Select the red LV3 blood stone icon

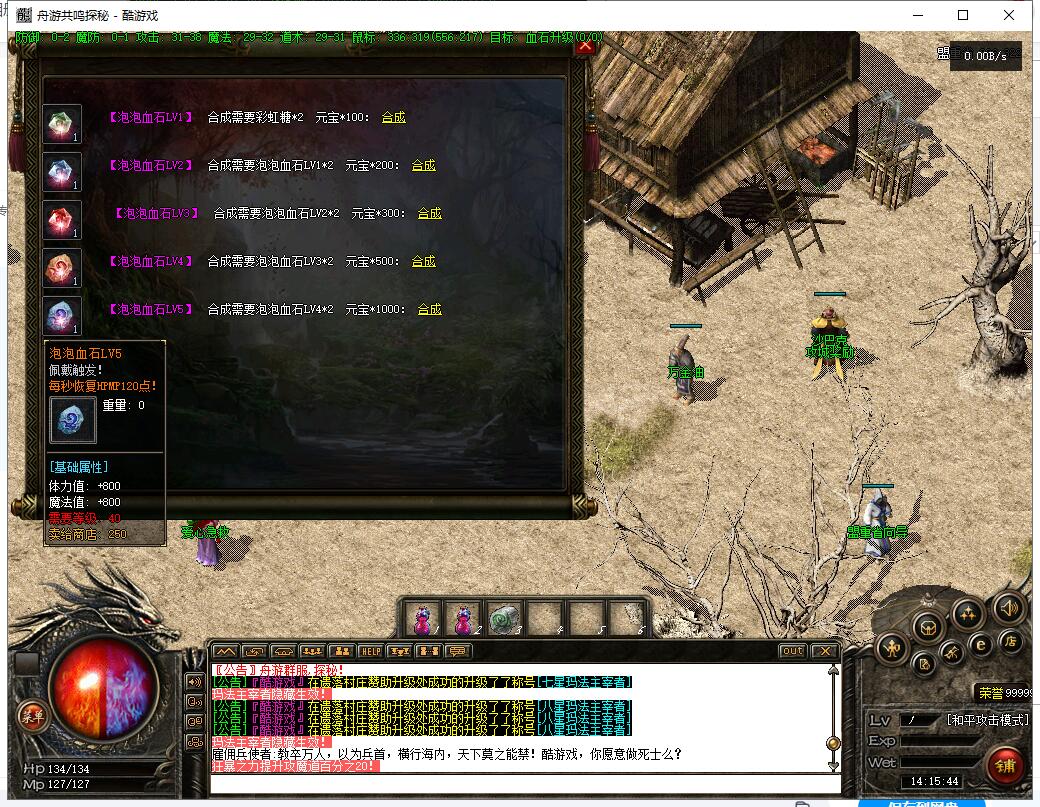62,220
